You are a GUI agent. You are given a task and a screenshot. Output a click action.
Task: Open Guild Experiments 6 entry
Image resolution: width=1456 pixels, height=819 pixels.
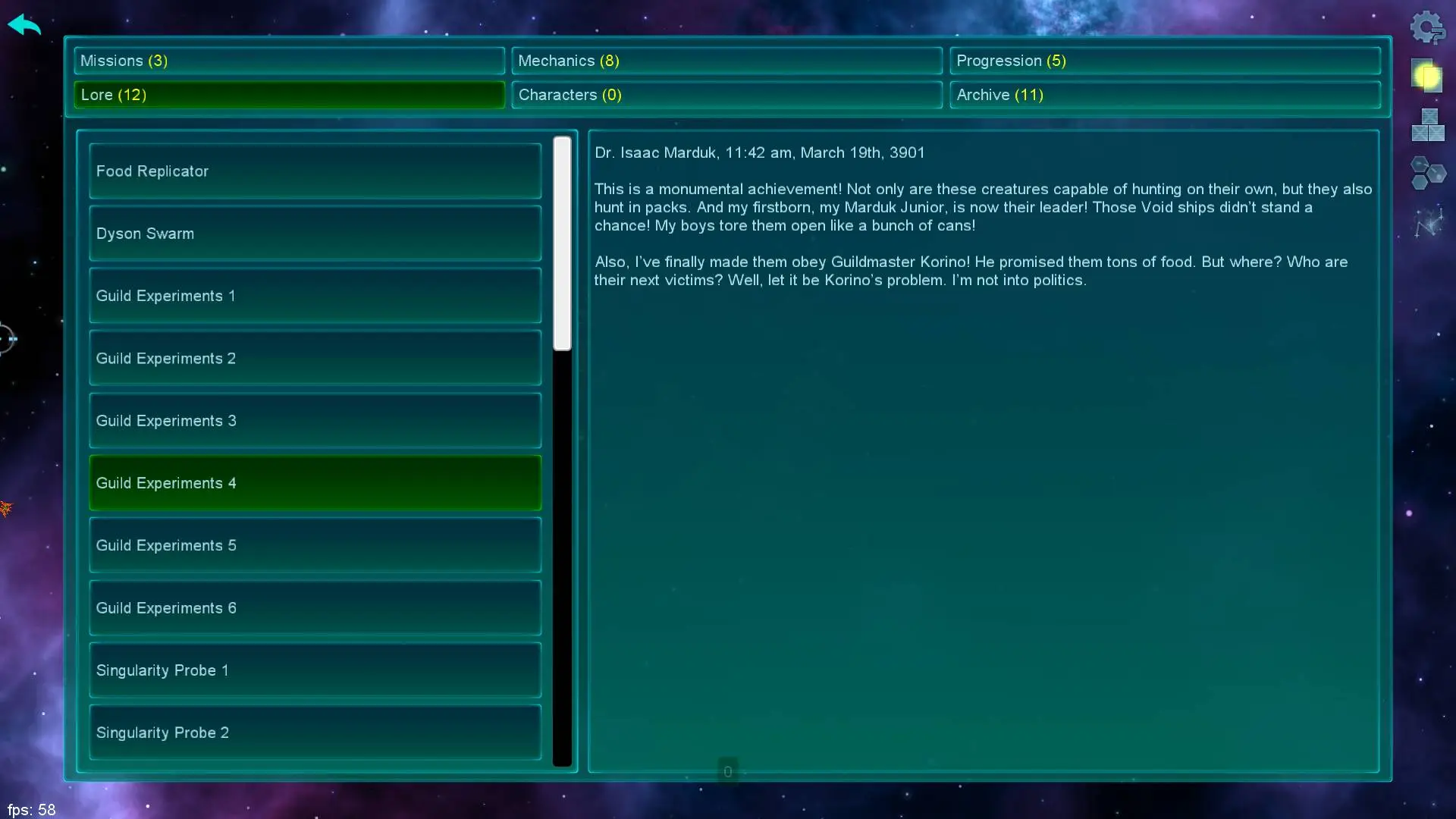(x=315, y=608)
